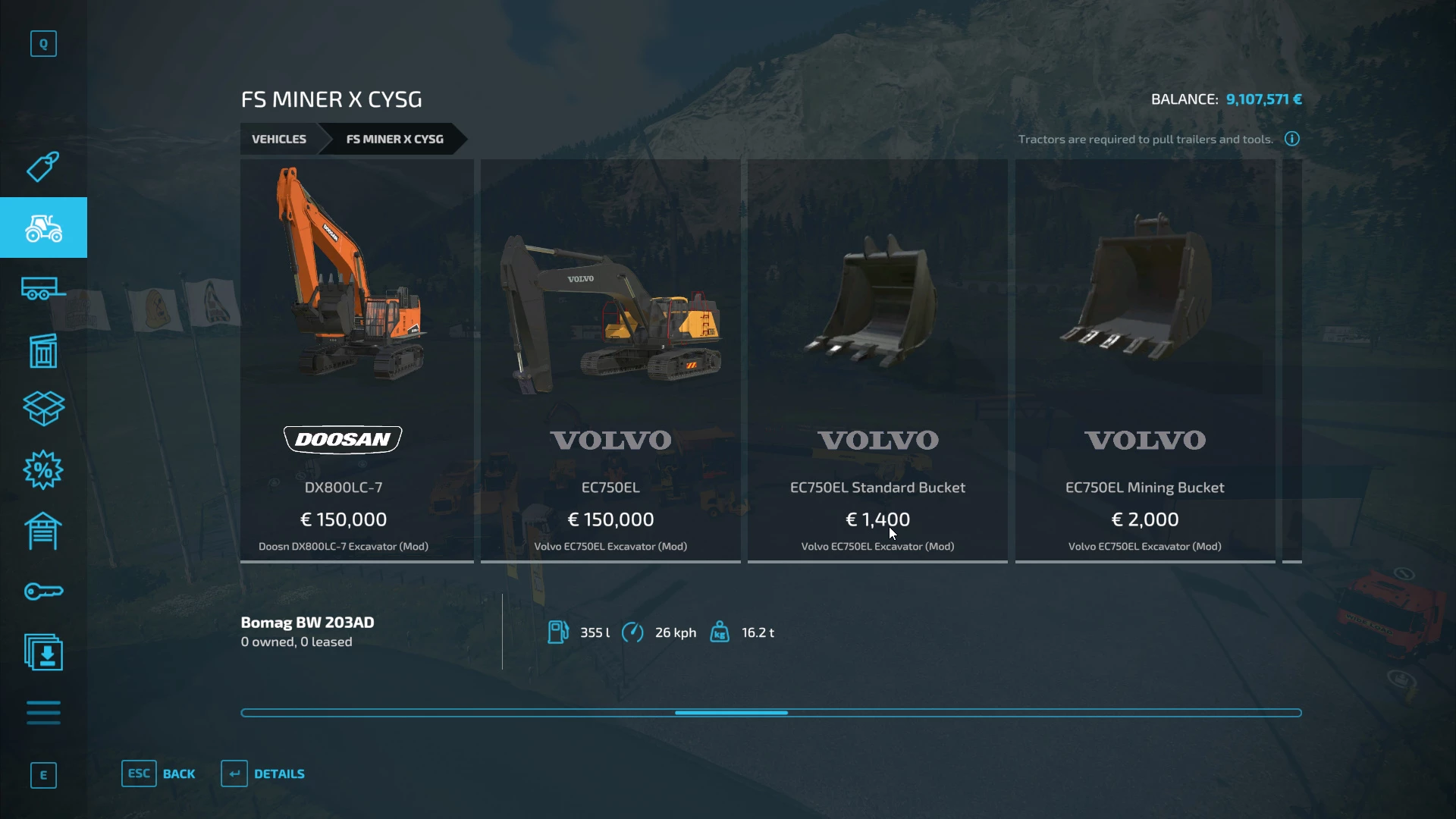Open the Downloadable content icon

(x=43, y=652)
